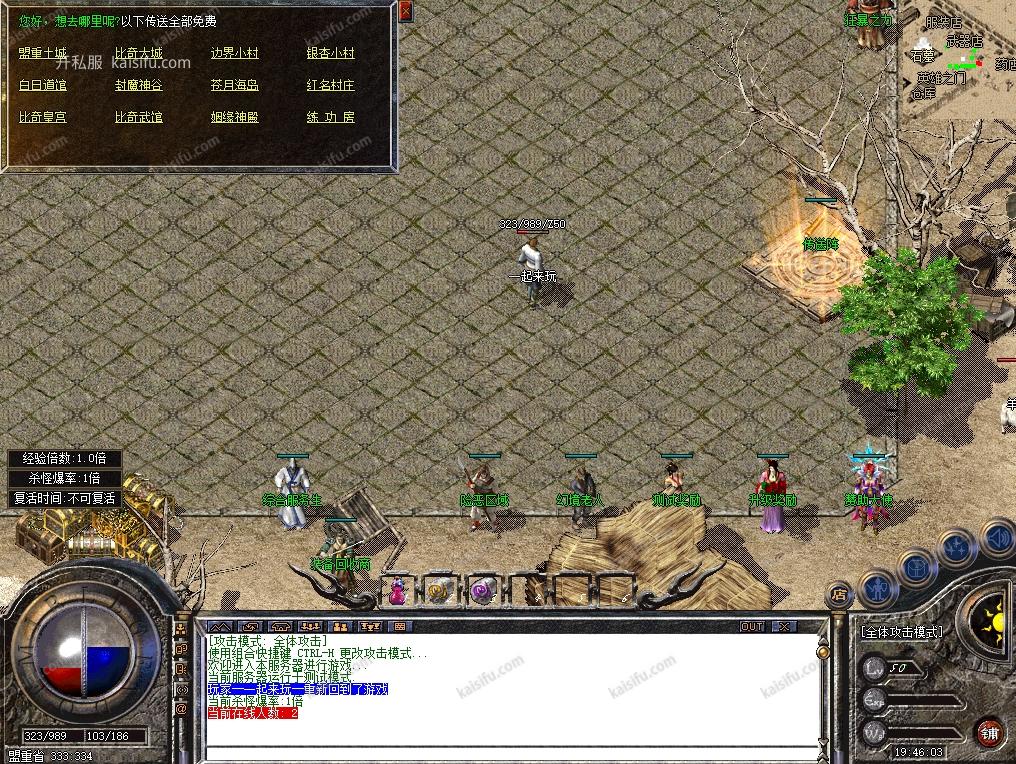Choose the 边界小村 destination

point(234,53)
